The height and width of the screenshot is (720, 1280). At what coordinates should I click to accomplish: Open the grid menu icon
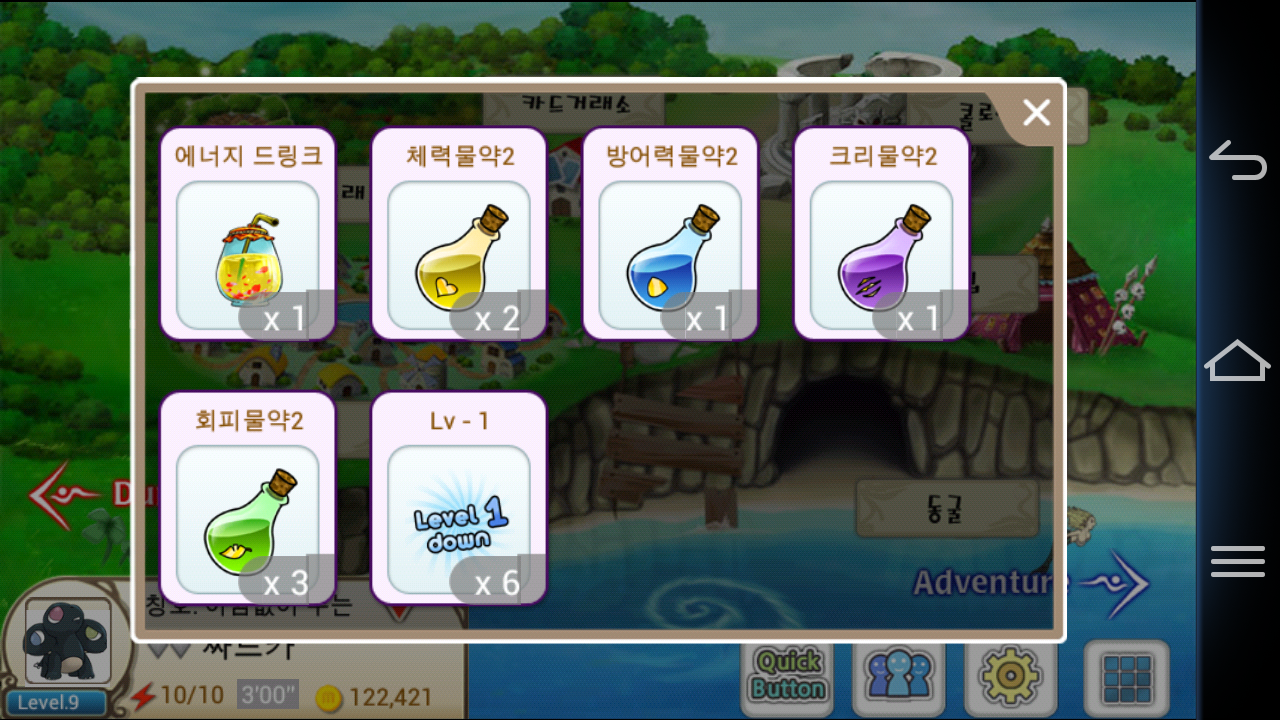pyautogui.click(x=1127, y=675)
